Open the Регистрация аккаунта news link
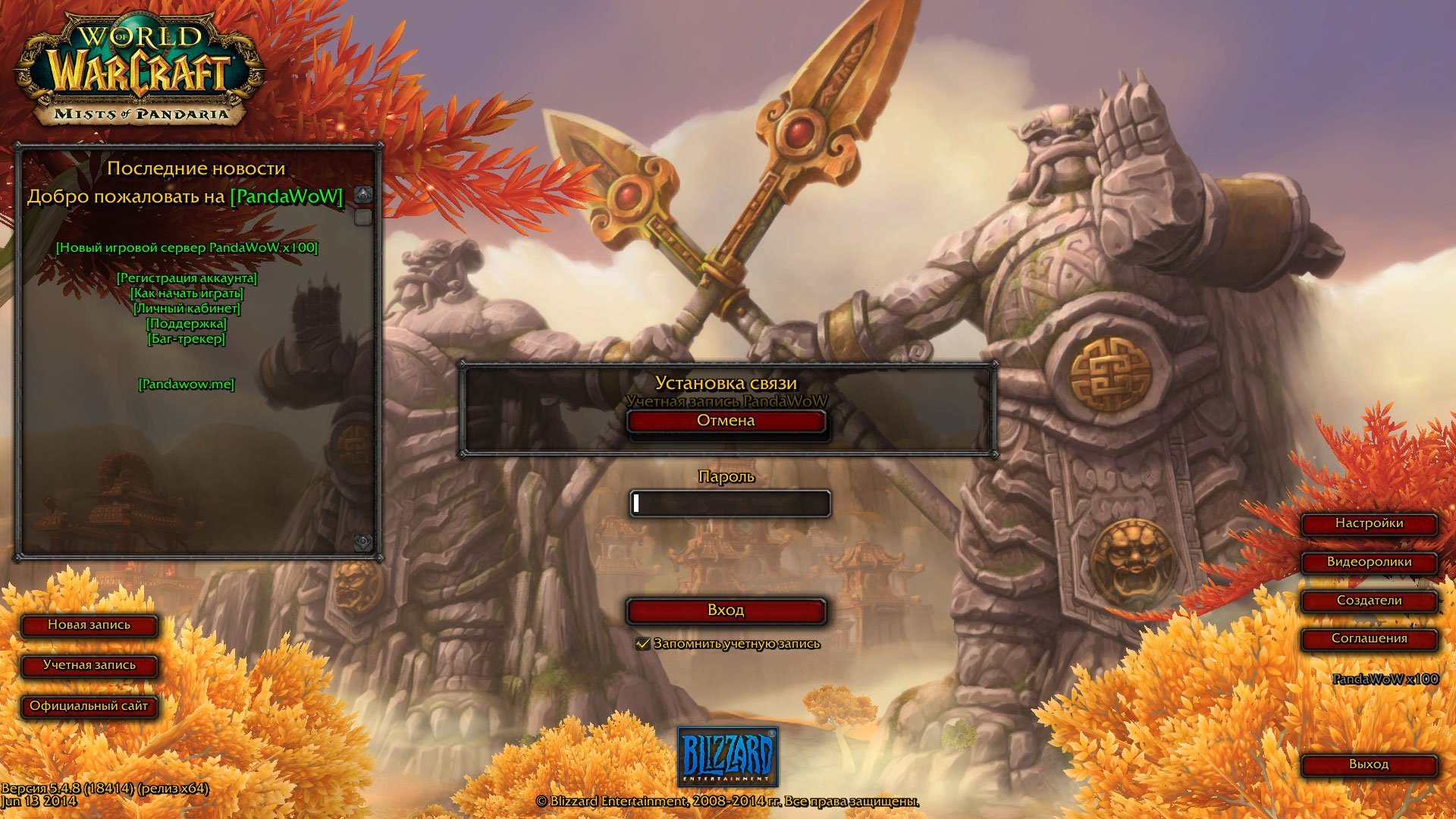 coord(187,278)
